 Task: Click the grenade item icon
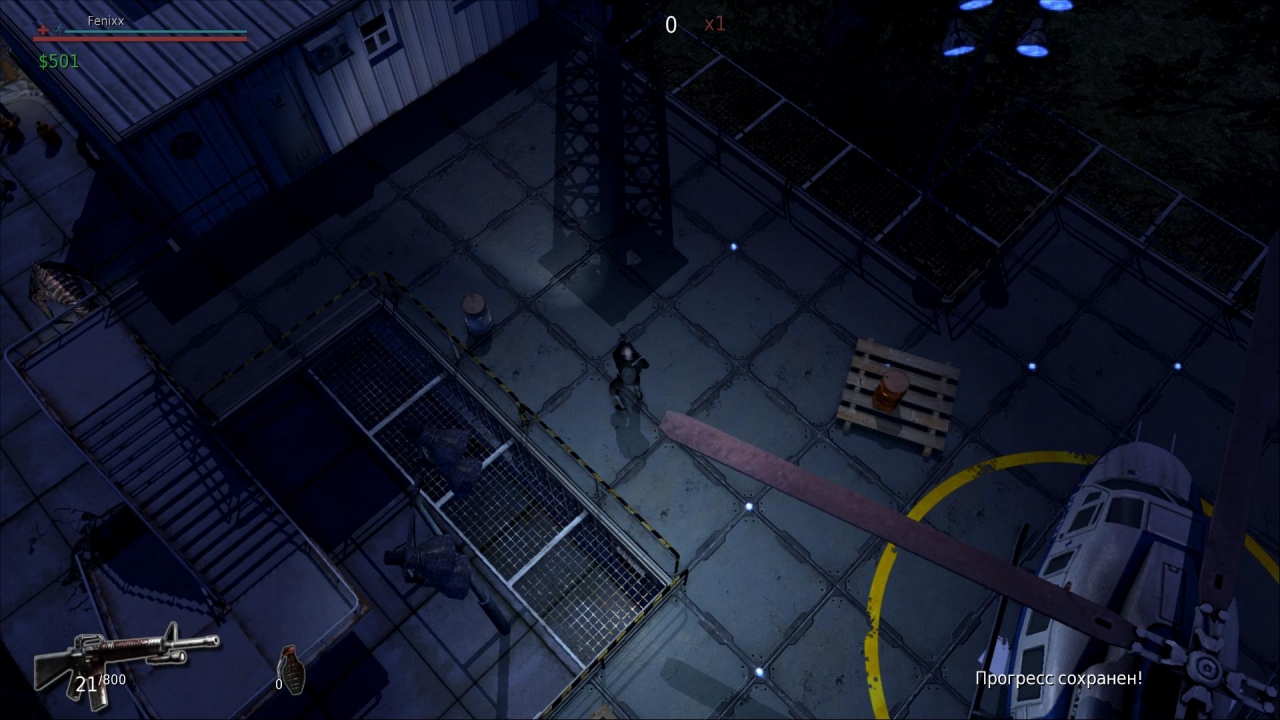291,668
